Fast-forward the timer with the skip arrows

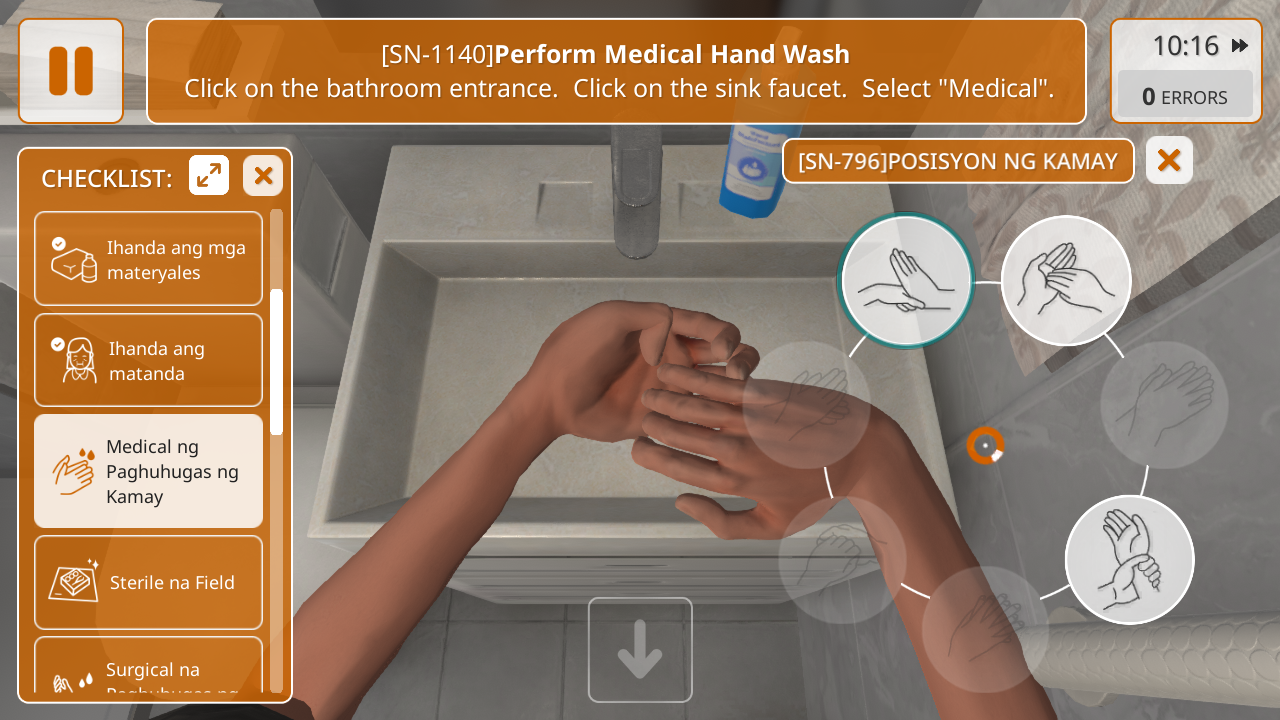(1240, 46)
